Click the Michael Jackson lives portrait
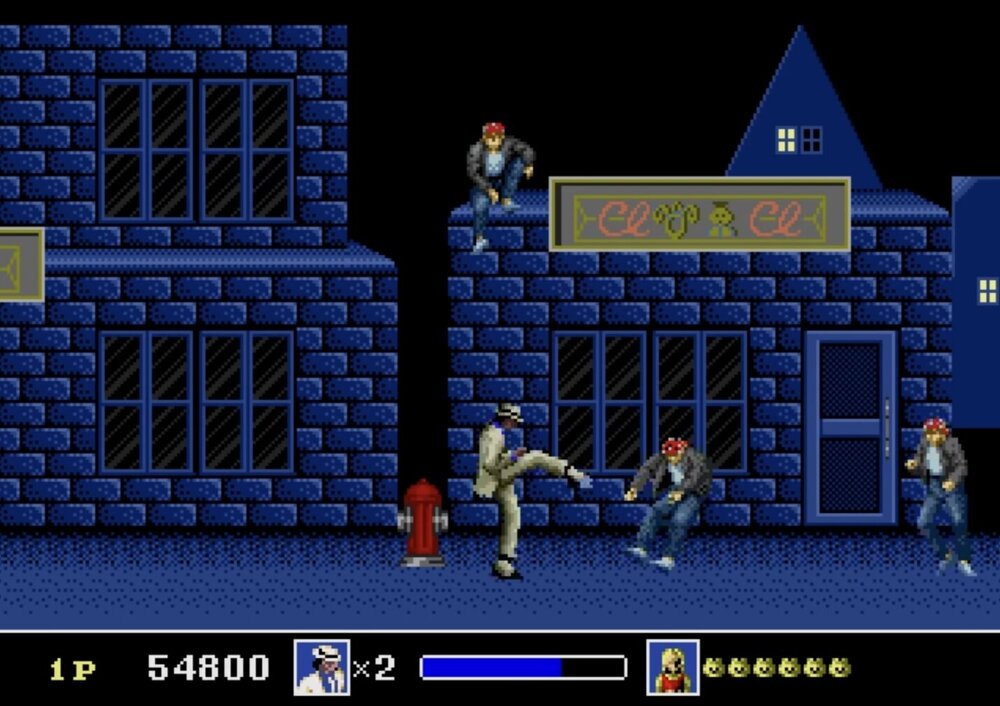The image size is (1000, 706). point(322,667)
